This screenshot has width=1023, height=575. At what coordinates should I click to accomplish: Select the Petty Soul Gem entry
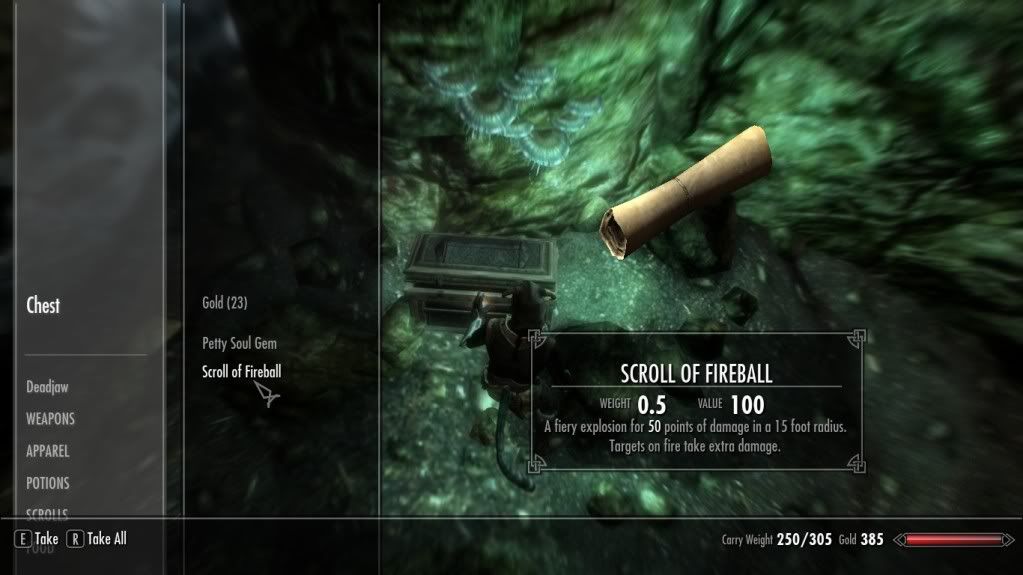(239, 343)
